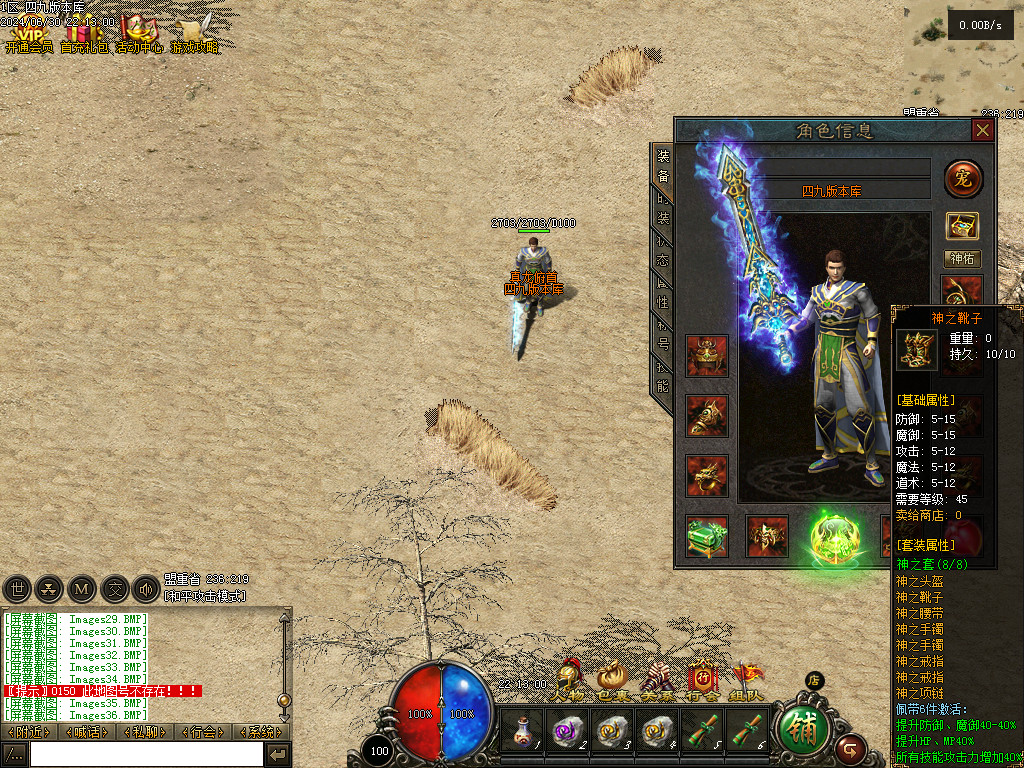Click the chat text input box
1024x768 pixels.
pos(145,754)
